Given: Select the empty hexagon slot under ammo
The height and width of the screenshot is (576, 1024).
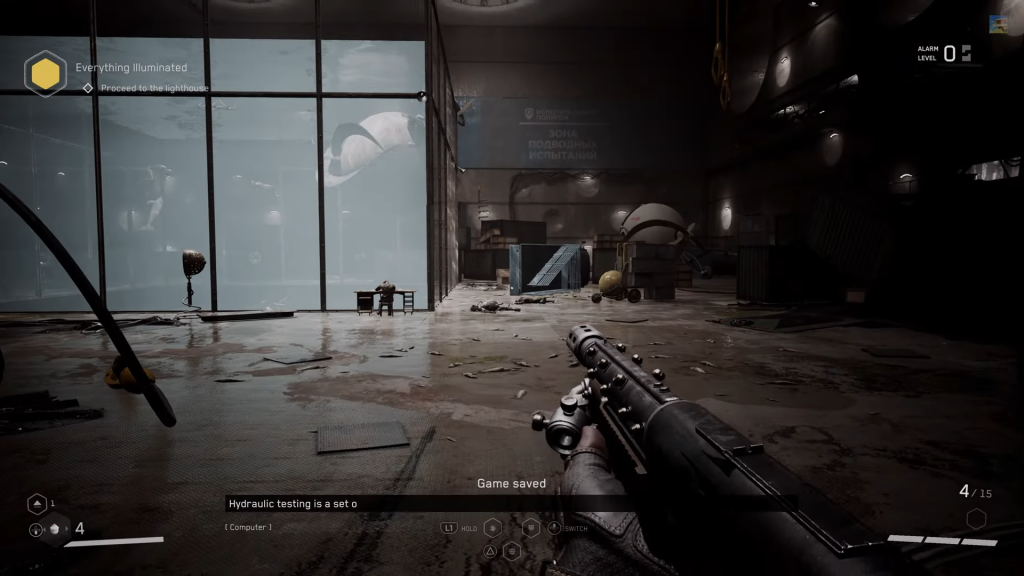Looking at the screenshot, I should [x=976, y=519].
